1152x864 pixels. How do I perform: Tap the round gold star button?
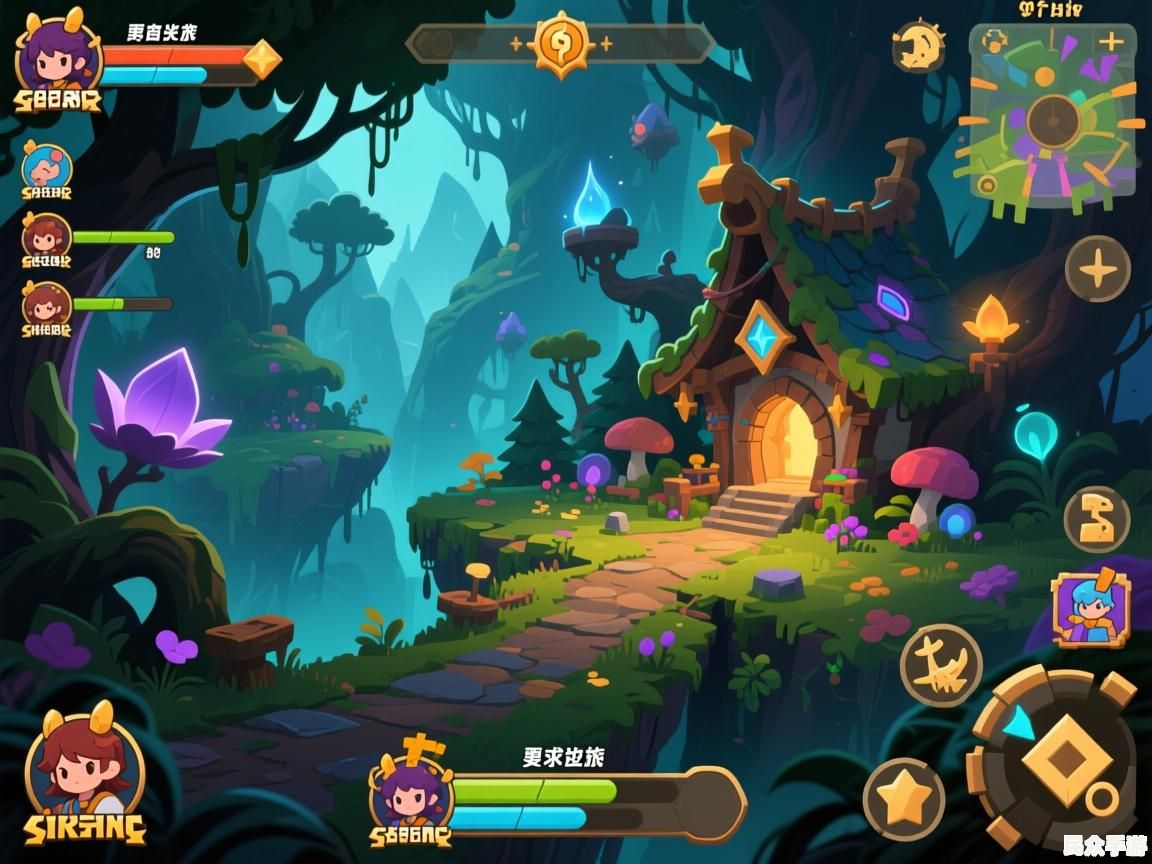(x=904, y=798)
